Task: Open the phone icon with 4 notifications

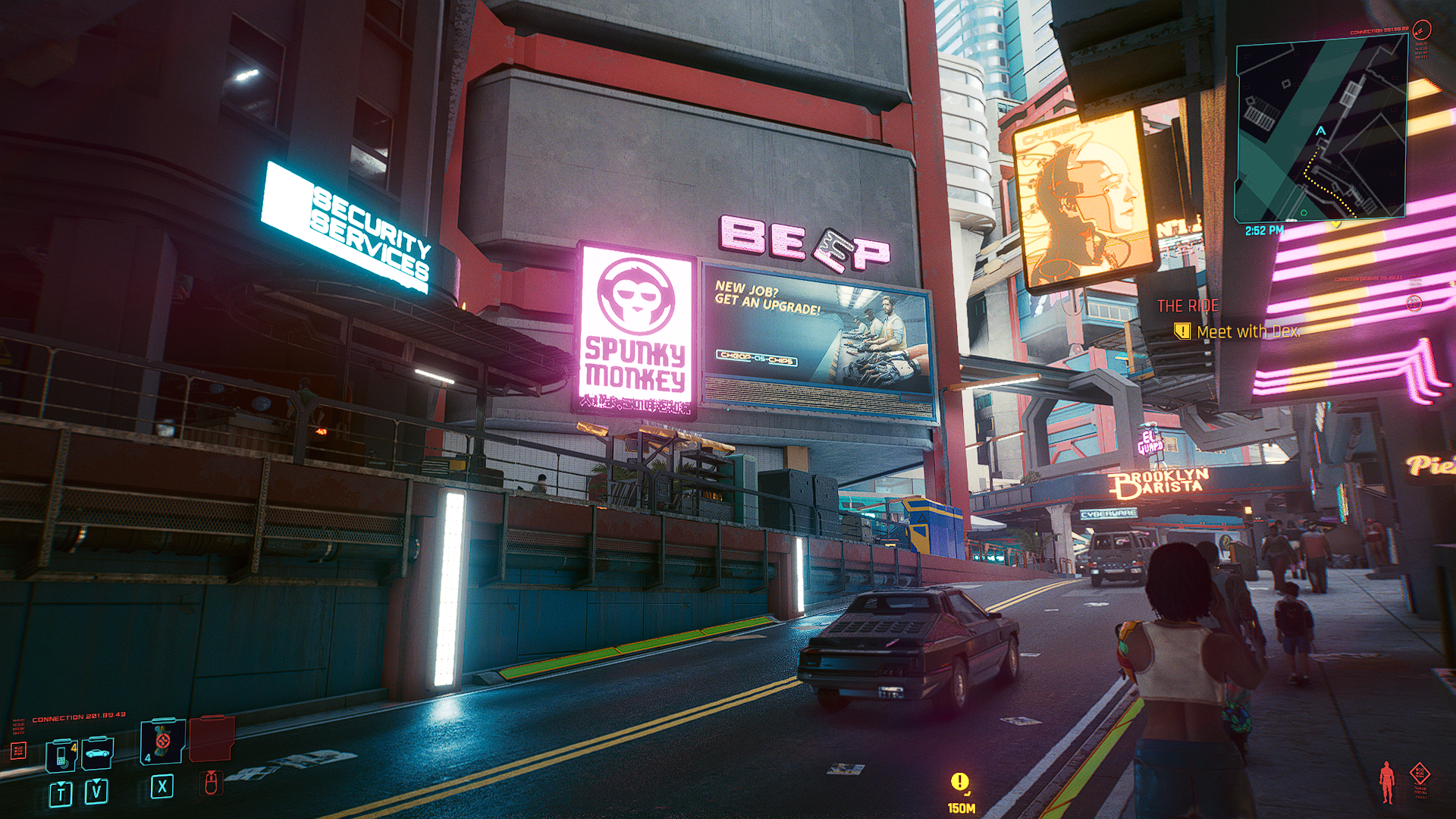Action: tap(61, 755)
